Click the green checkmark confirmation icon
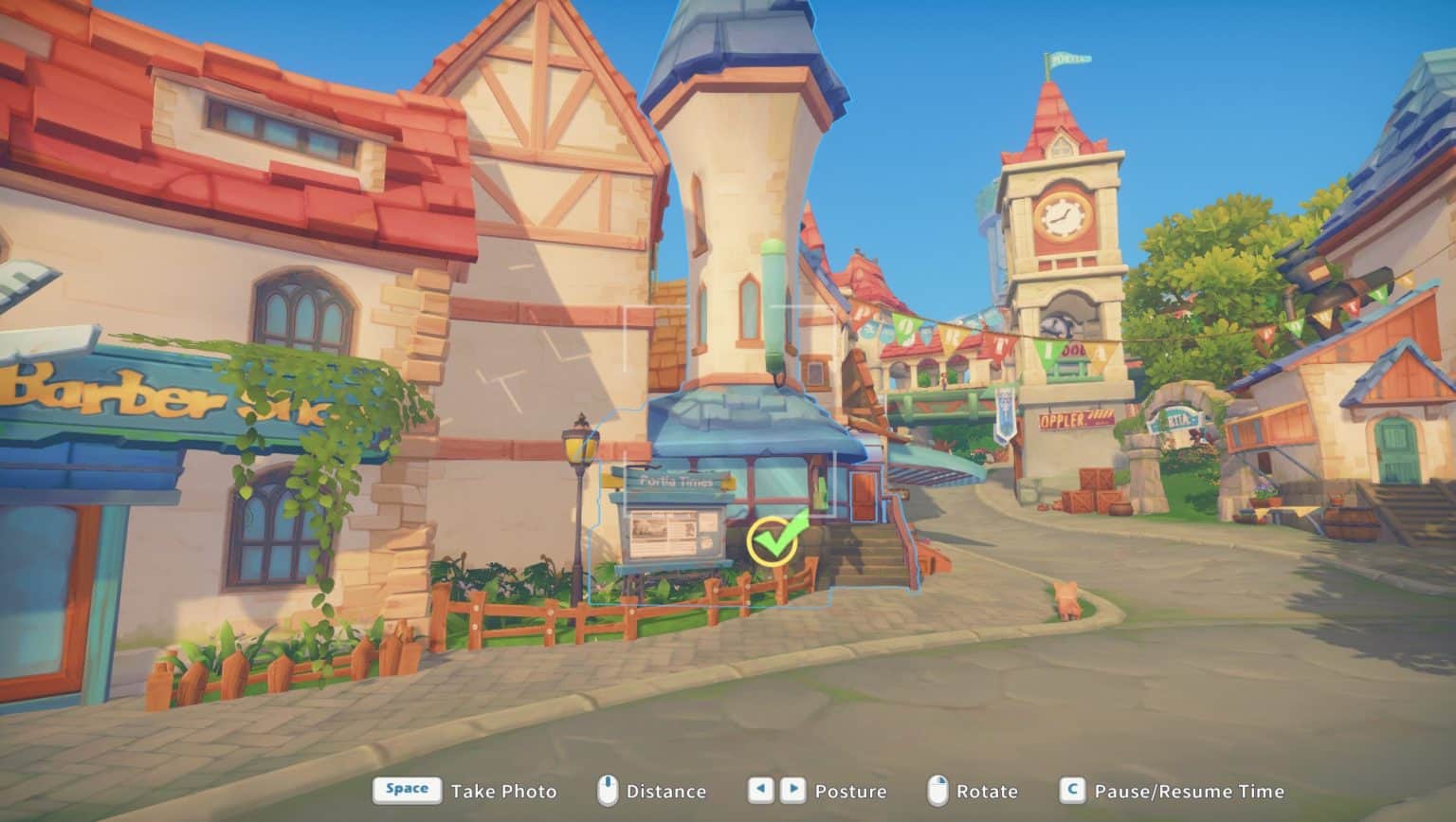The height and width of the screenshot is (822, 1456). pyautogui.click(x=772, y=540)
